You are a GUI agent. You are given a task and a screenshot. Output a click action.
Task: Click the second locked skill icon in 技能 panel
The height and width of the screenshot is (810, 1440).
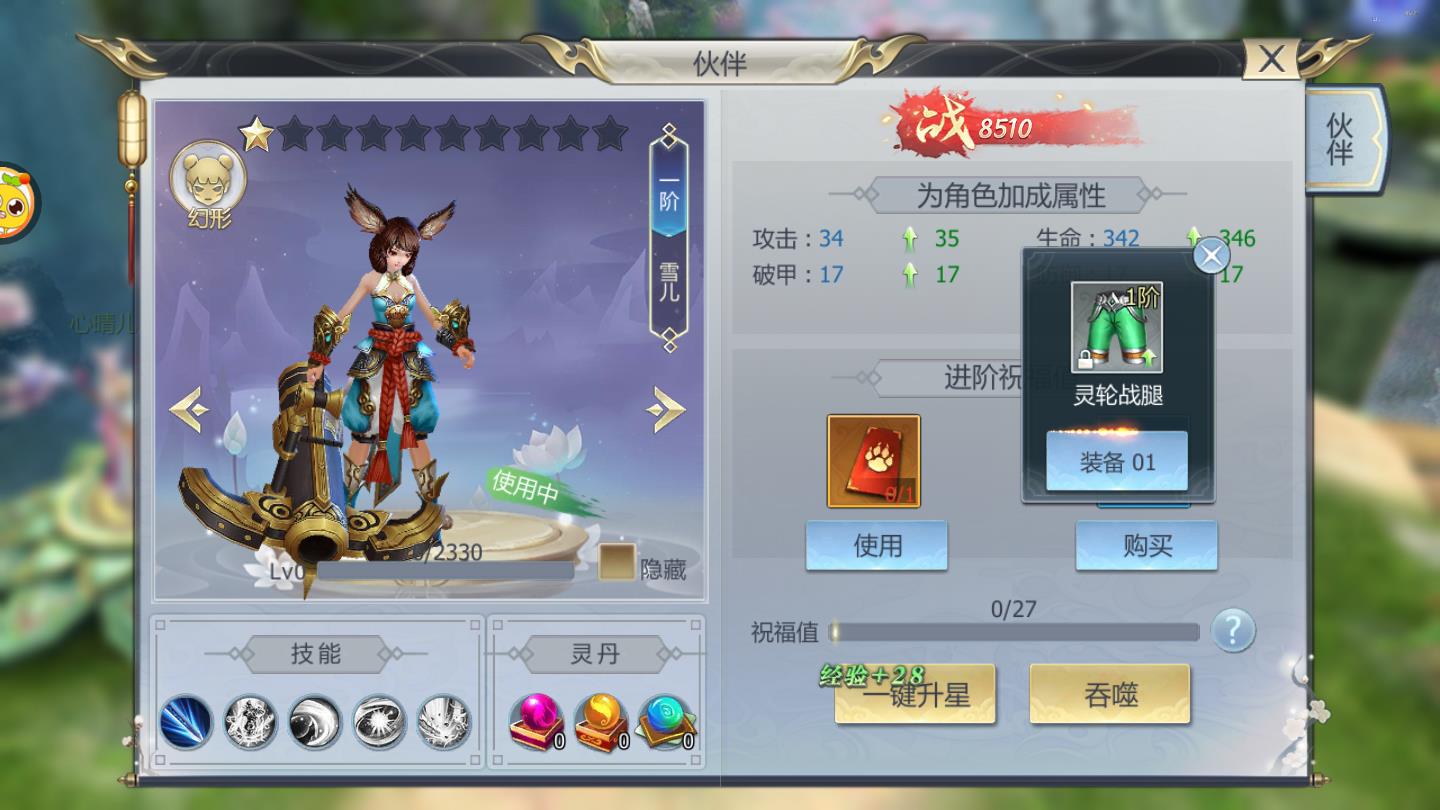click(x=251, y=723)
